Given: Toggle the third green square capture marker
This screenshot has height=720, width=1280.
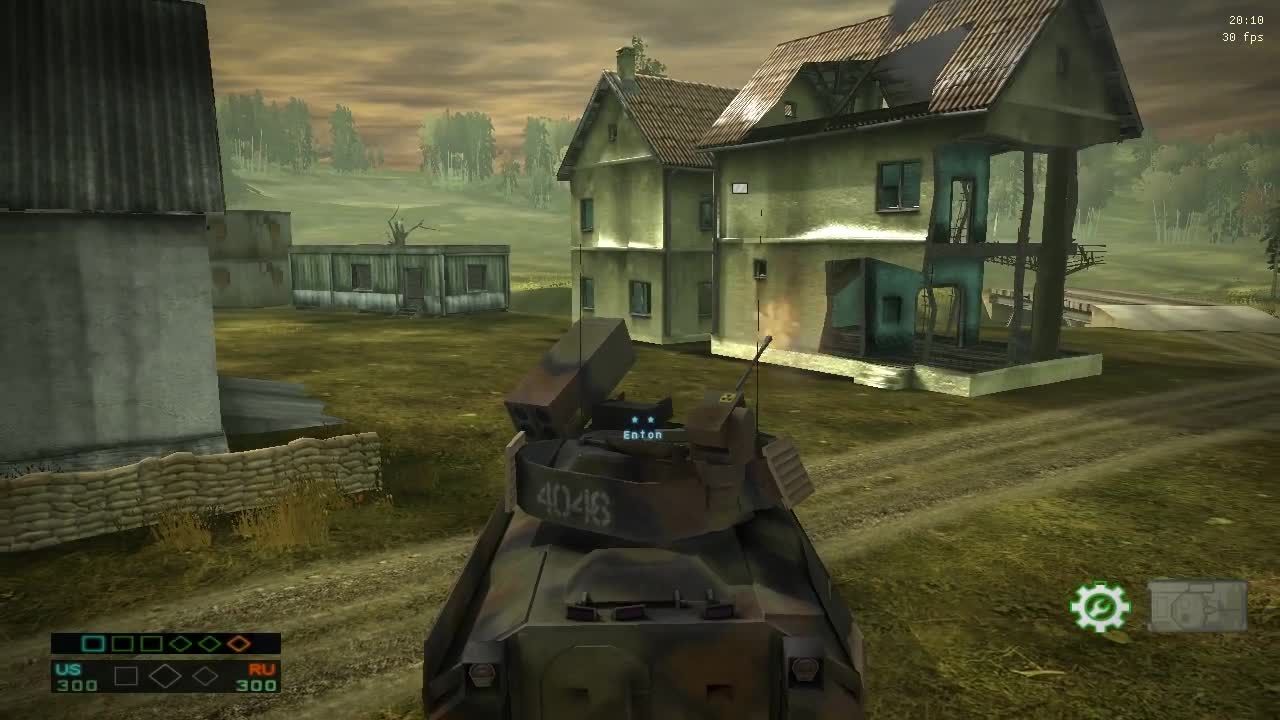Looking at the screenshot, I should [x=150, y=644].
